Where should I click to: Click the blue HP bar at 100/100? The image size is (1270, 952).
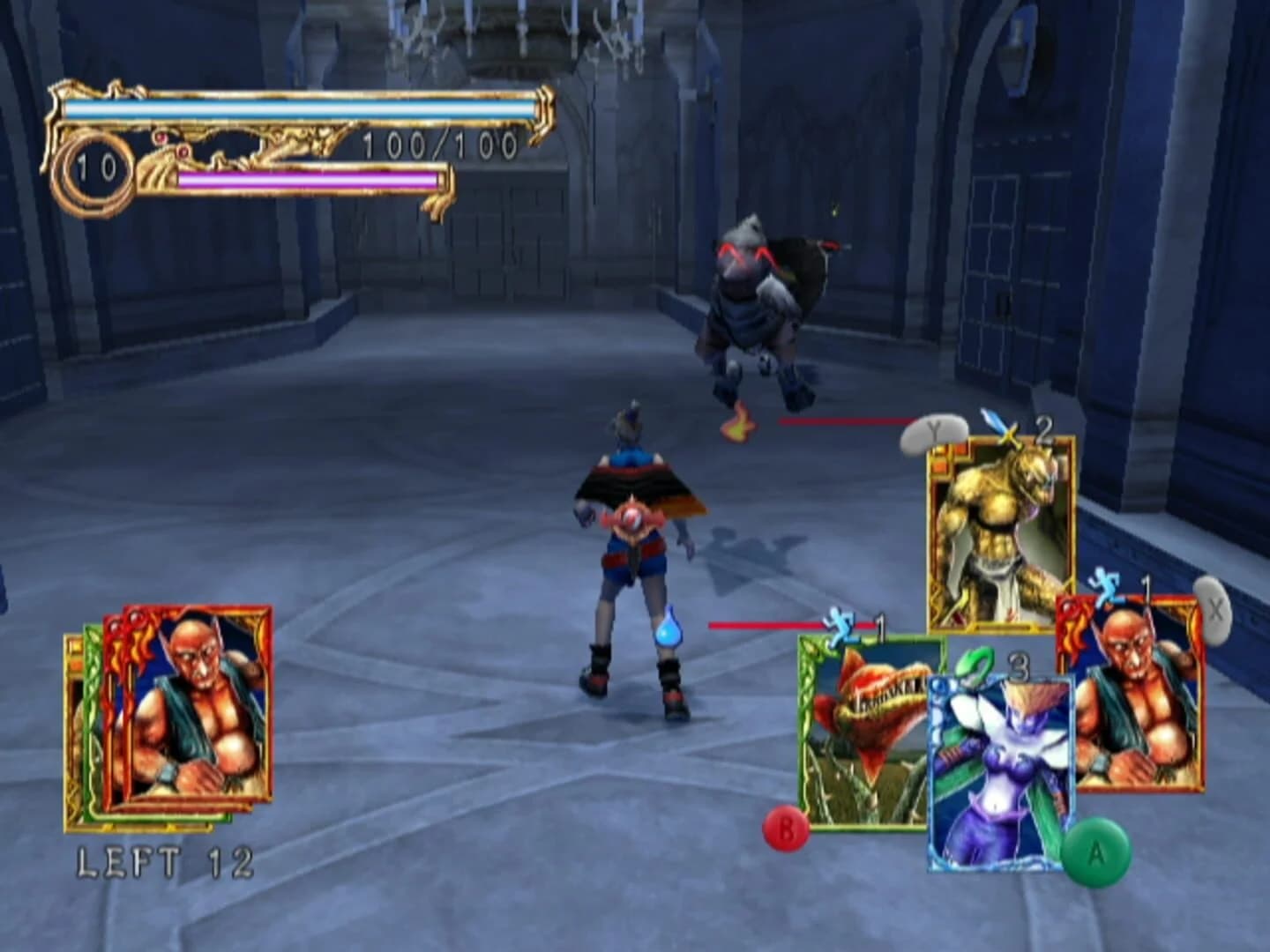(300, 108)
